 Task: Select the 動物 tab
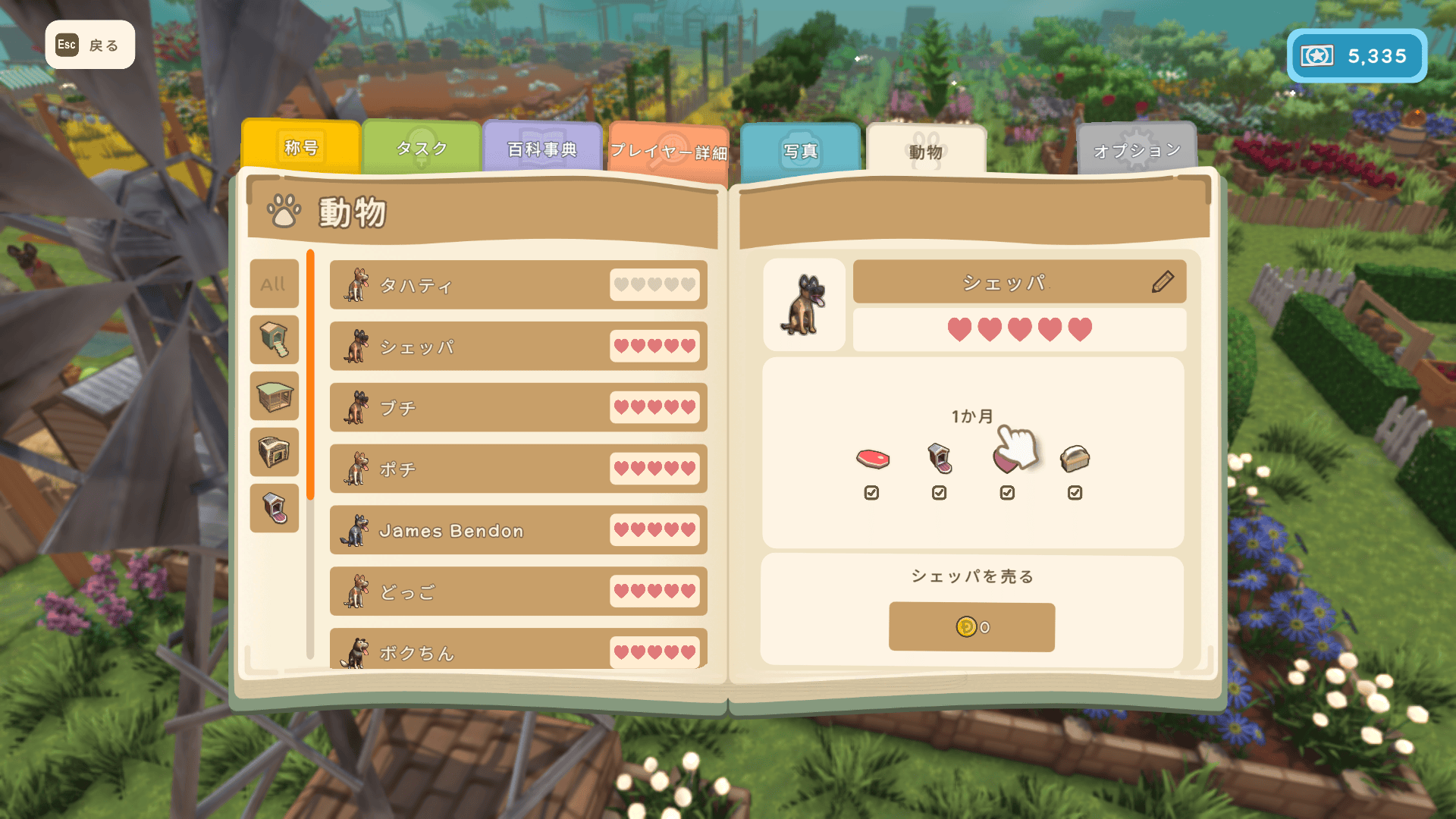pos(926,151)
